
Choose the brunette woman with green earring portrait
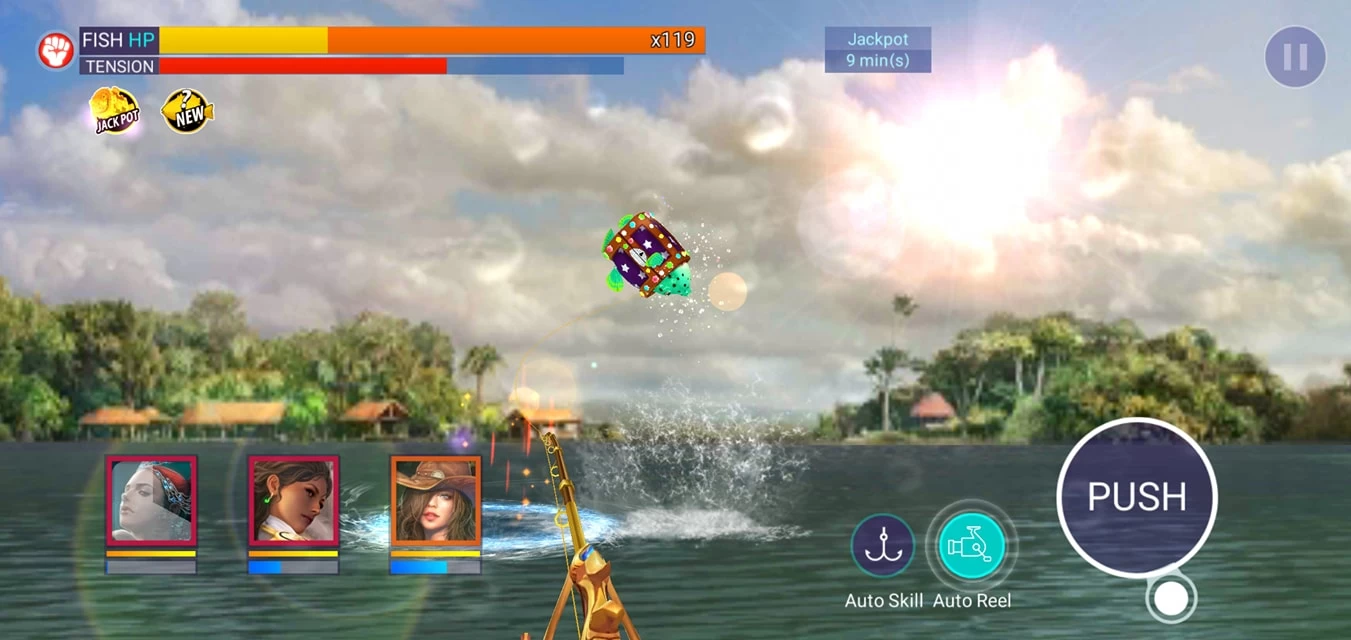293,501
